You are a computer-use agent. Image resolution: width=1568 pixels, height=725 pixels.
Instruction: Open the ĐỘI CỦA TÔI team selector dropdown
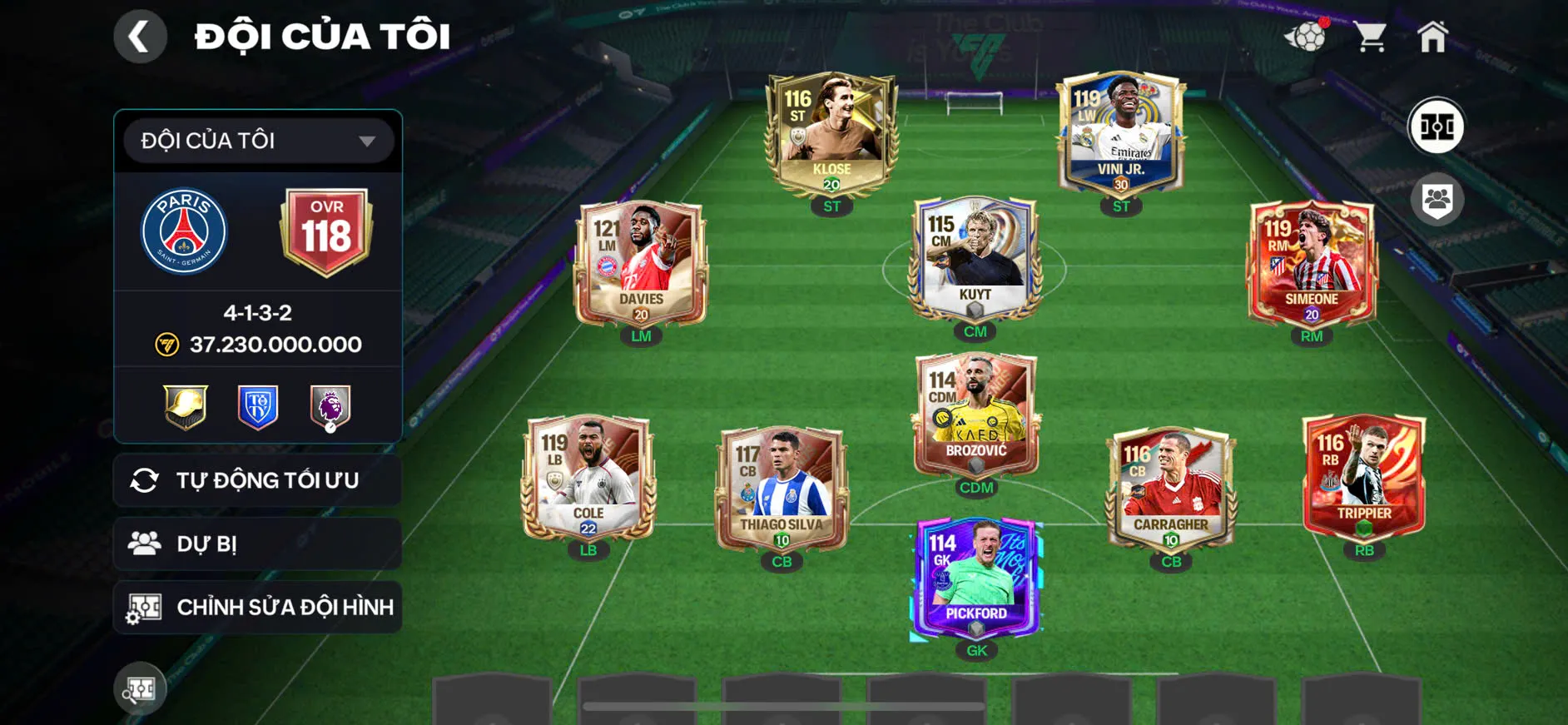[x=256, y=140]
